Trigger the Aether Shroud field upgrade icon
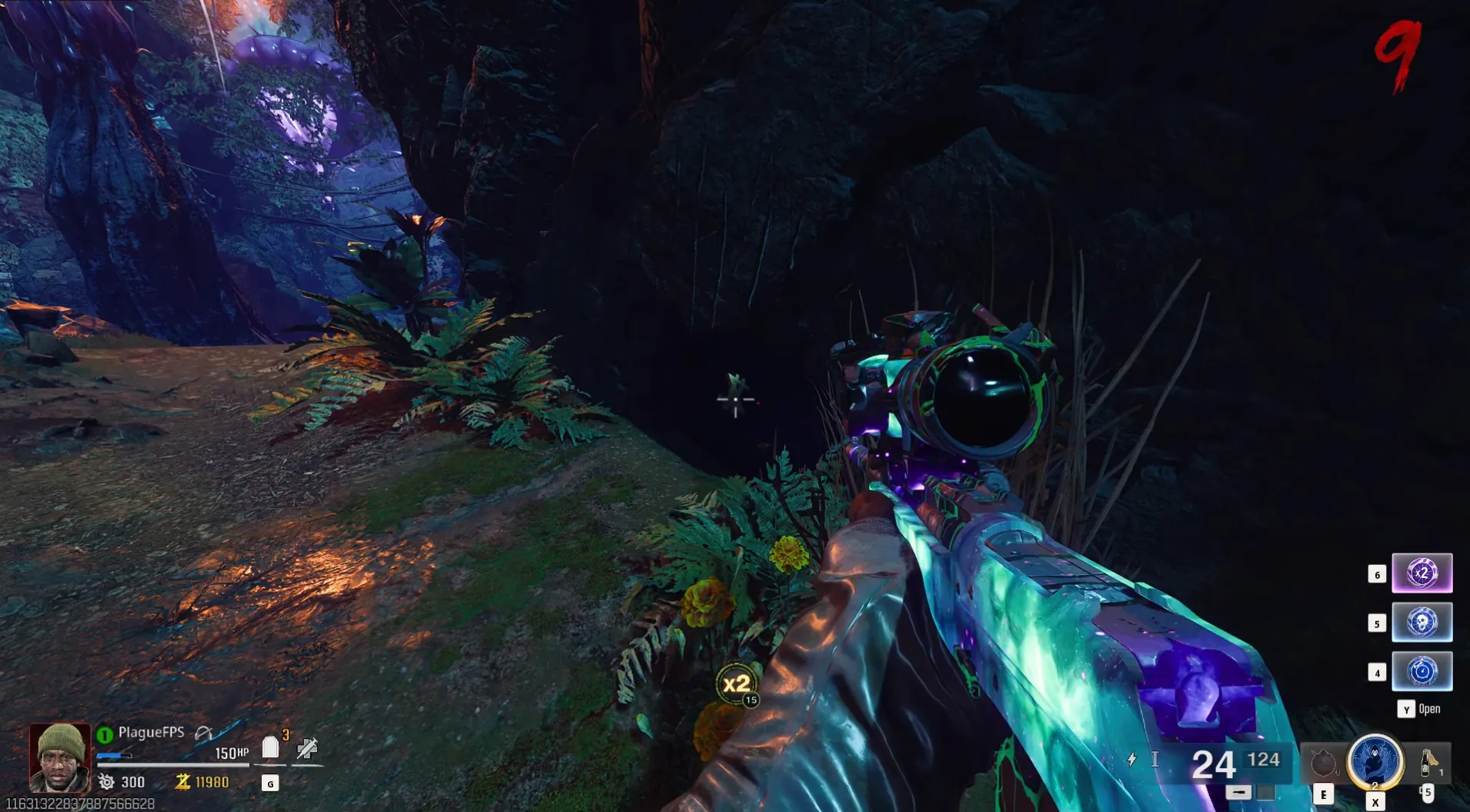 pyautogui.click(x=1375, y=761)
